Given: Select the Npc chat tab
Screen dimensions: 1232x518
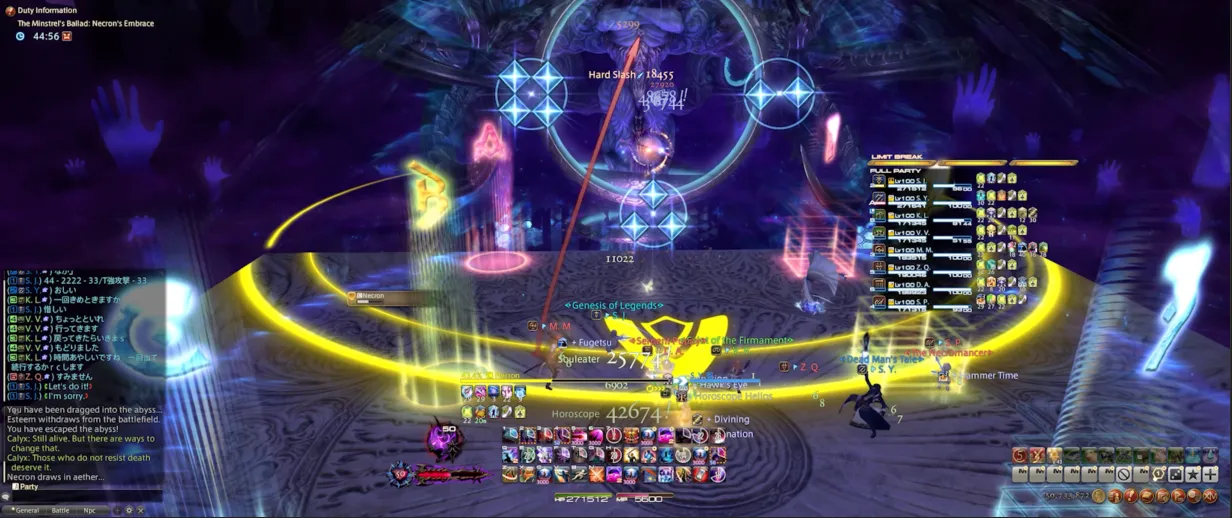Looking at the screenshot, I should click(90, 510).
